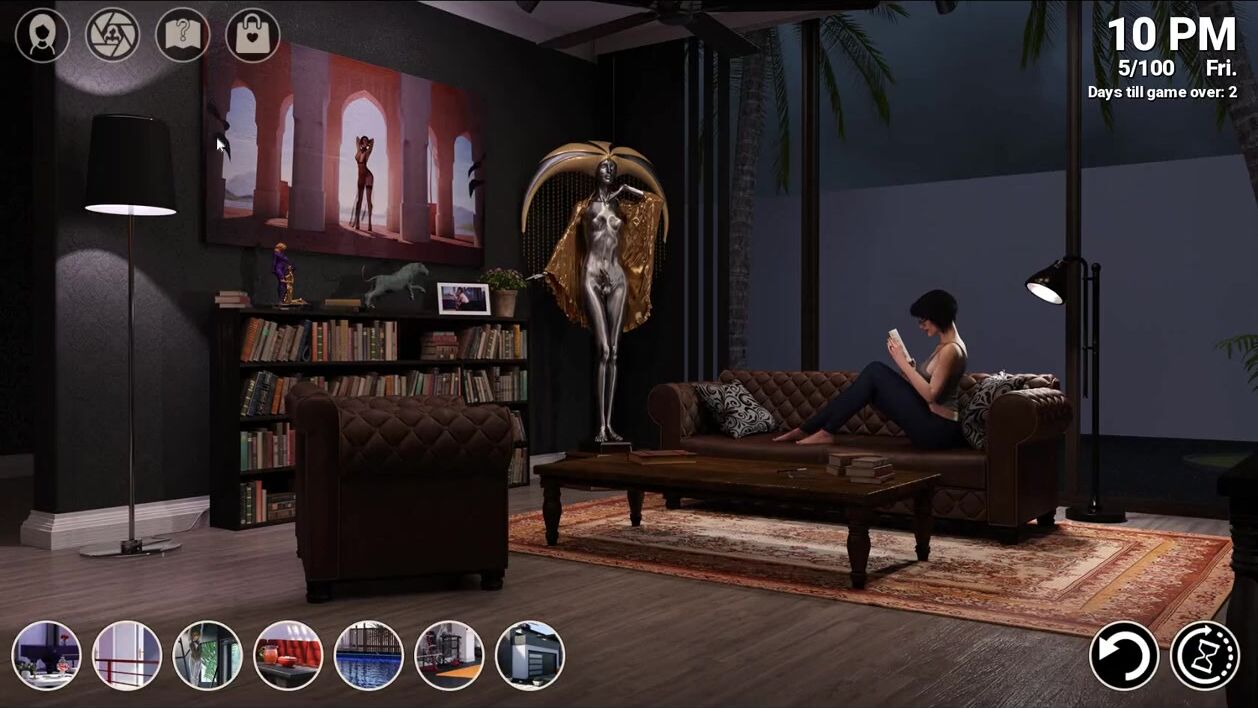Go to the red-railing hallway thumbnail

(x=127, y=656)
